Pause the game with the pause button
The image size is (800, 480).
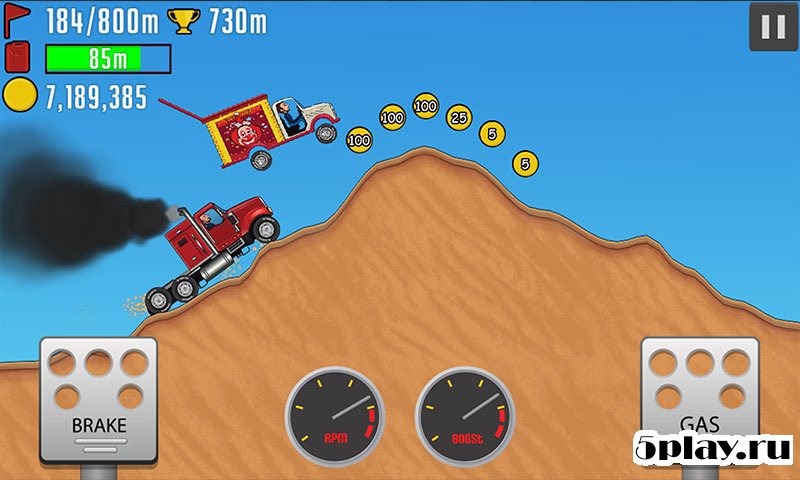pos(772,27)
